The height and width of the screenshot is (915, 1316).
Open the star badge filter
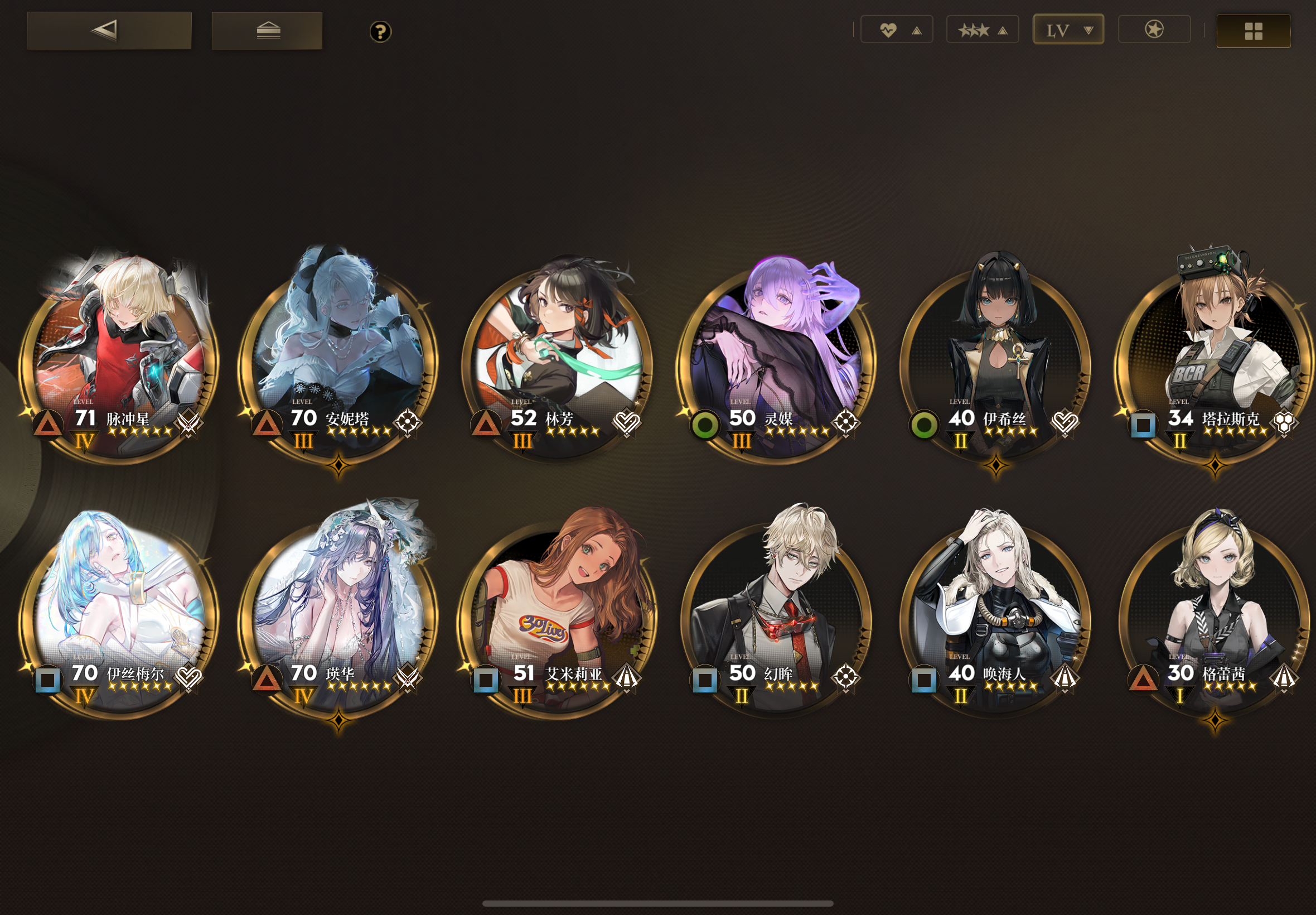tap(1153, 28)
